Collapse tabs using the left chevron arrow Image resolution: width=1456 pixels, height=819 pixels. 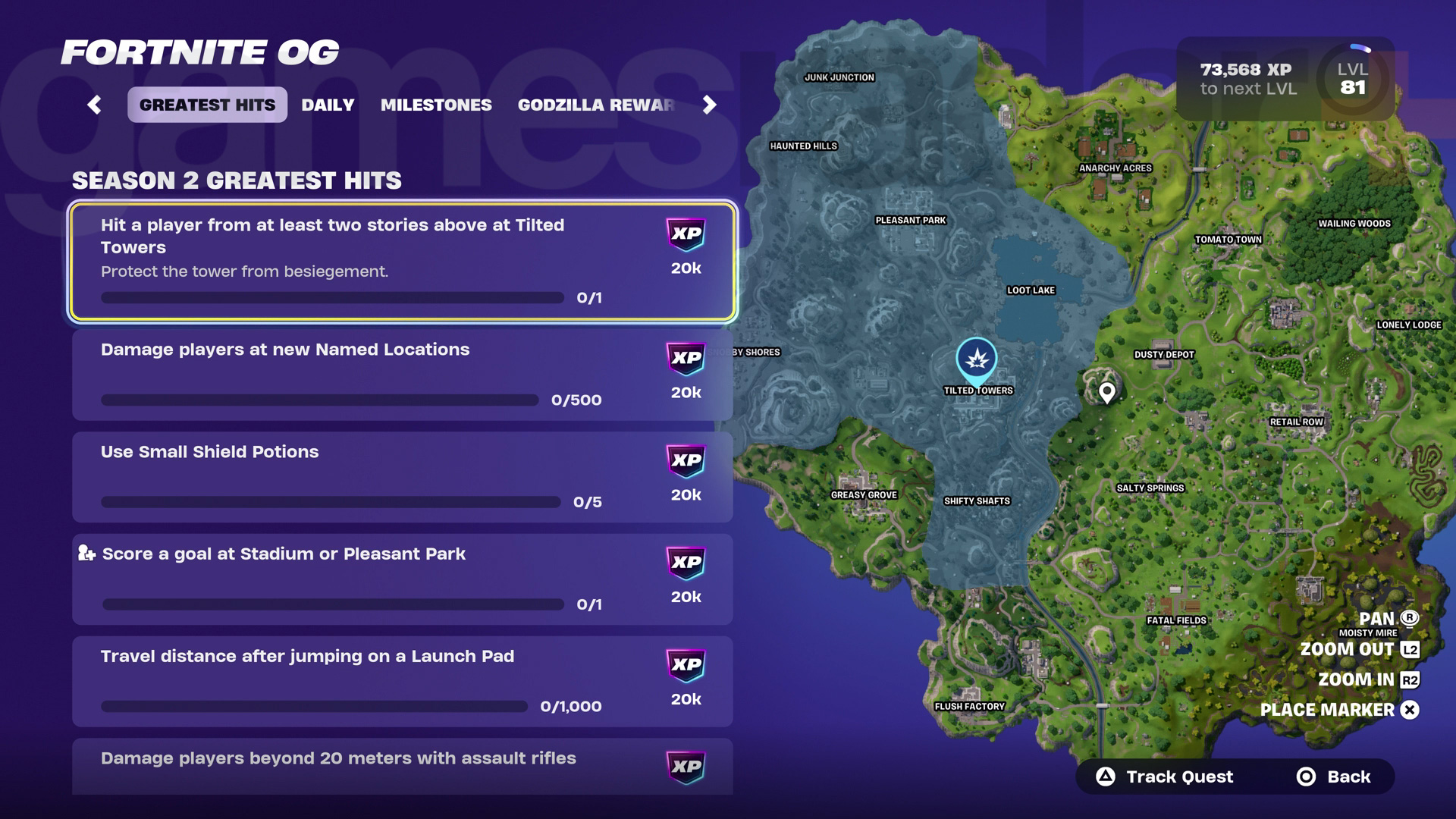point(94,105)
